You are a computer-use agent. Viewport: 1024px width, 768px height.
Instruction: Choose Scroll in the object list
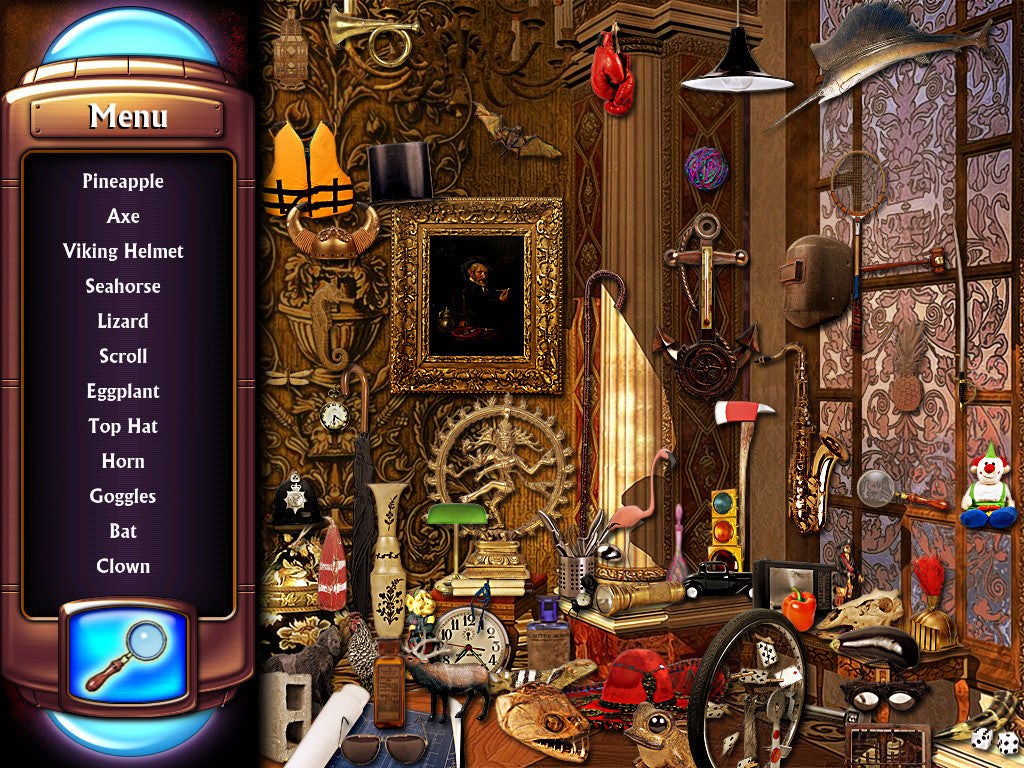click(123, 356)
